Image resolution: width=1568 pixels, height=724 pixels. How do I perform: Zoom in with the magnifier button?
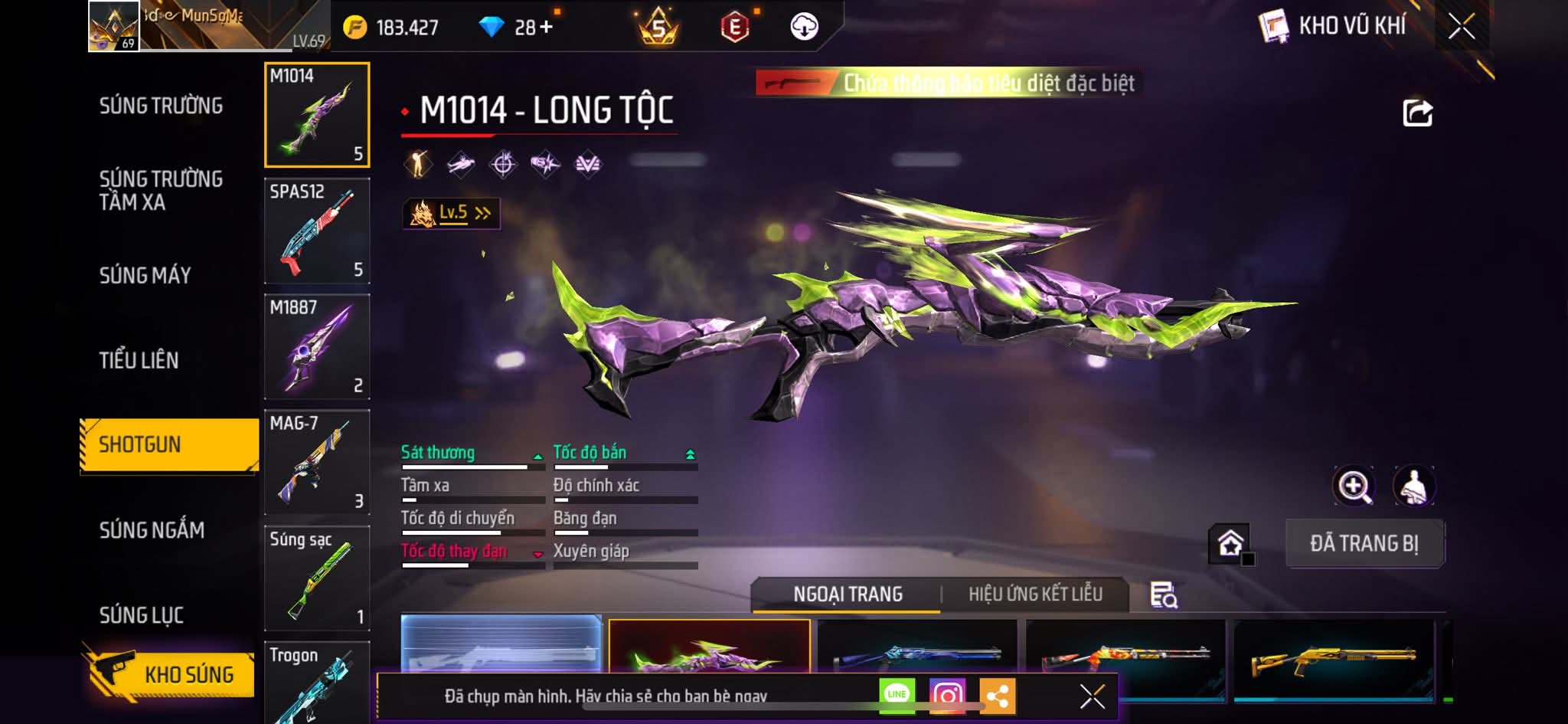coord(1354,486)
